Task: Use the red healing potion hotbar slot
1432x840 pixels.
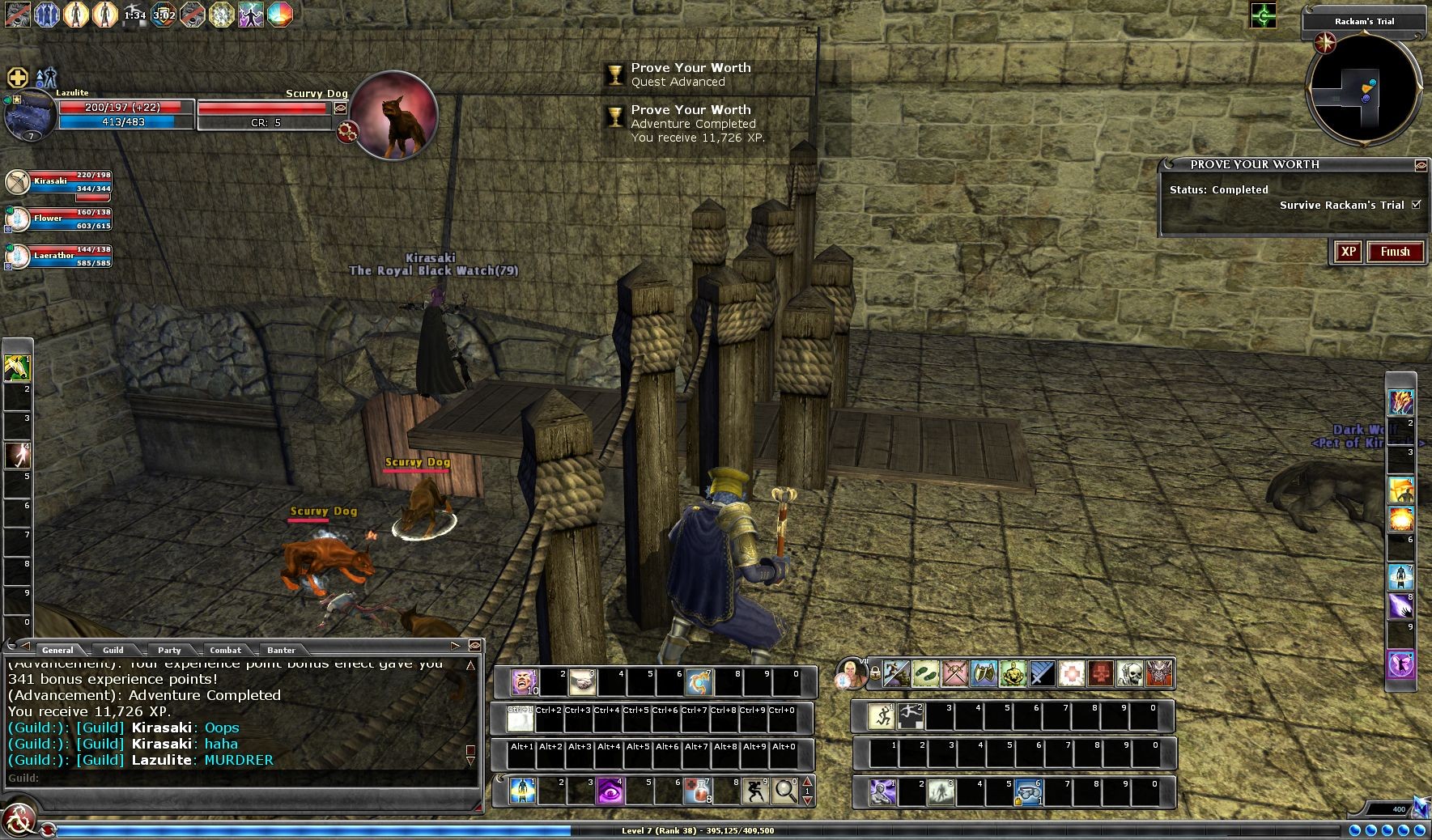Action: [x=698, y=791]
